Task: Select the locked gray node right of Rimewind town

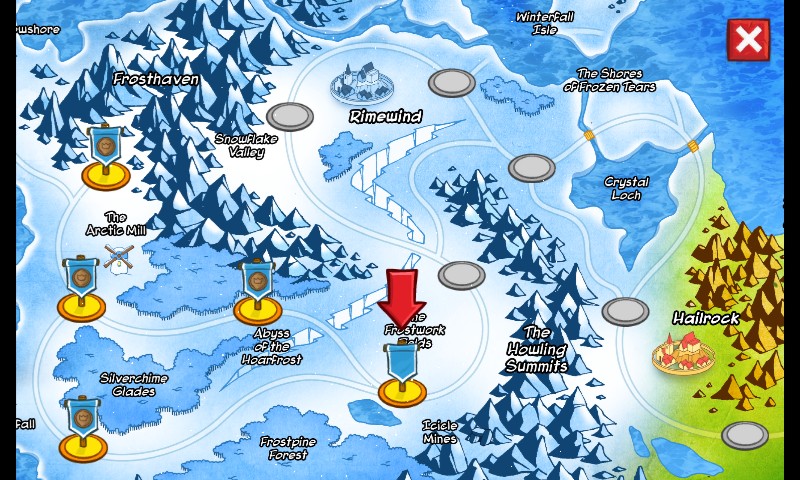Action: click(x=452, y=82)
